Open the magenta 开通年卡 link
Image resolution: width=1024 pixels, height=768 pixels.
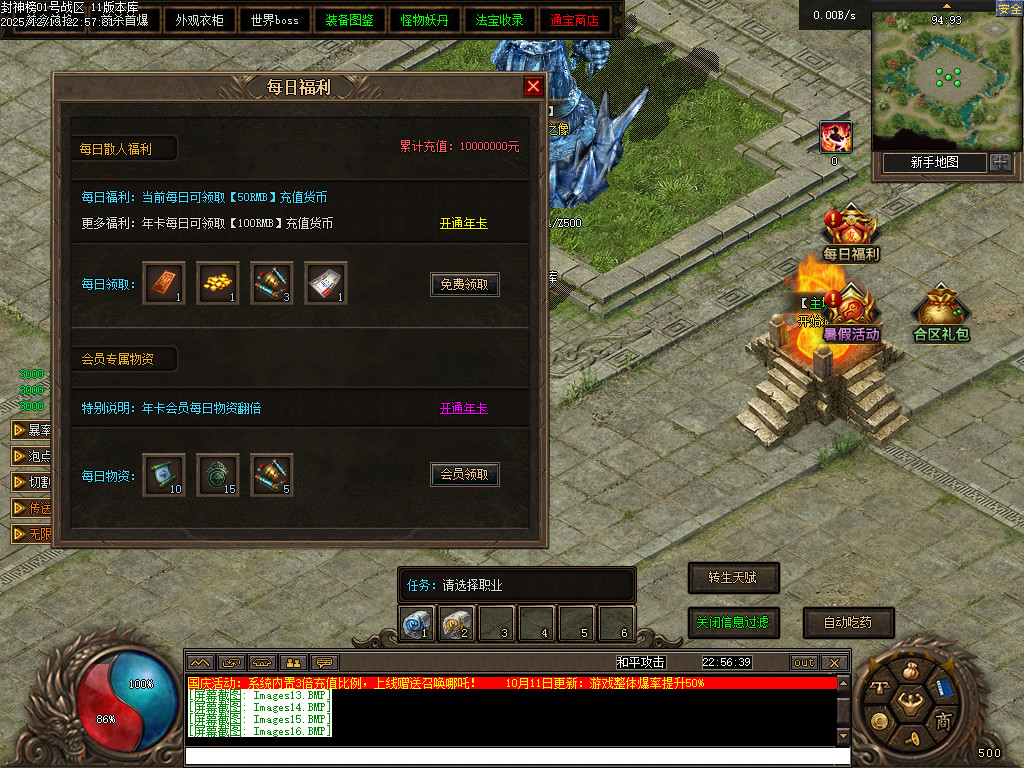[464, 408]
